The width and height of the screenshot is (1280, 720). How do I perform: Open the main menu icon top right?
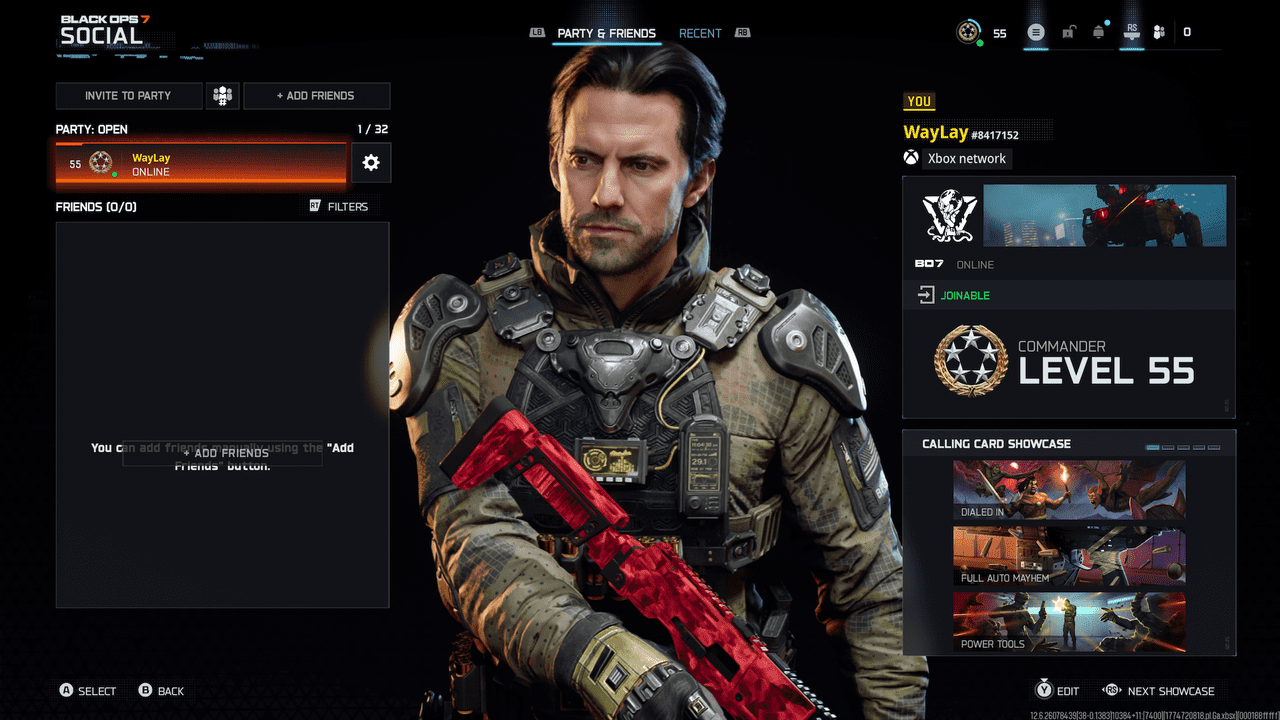(x=1036, y=31)
